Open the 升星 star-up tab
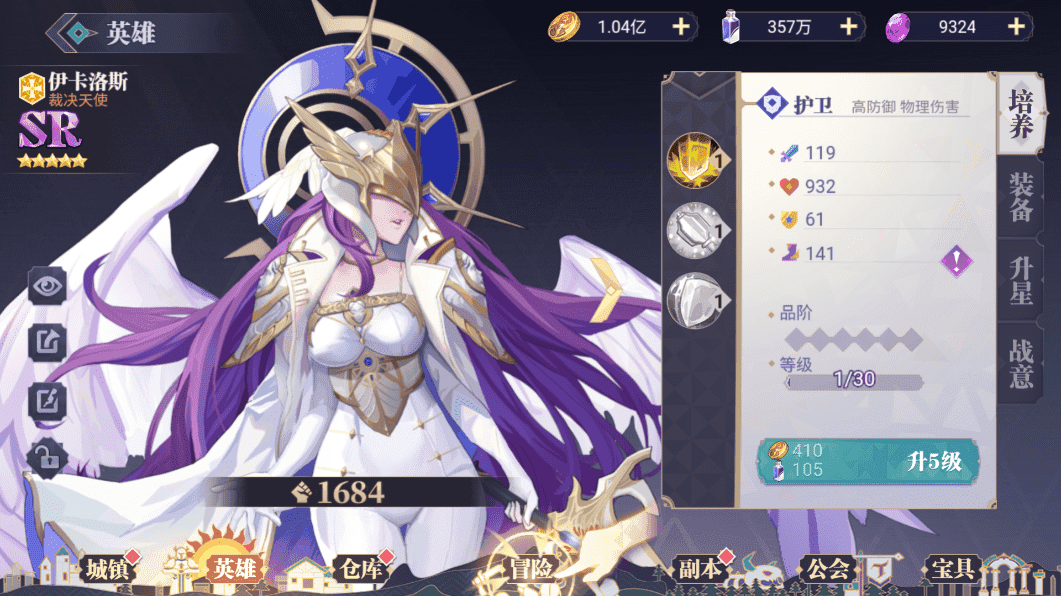 point(1021,281)
